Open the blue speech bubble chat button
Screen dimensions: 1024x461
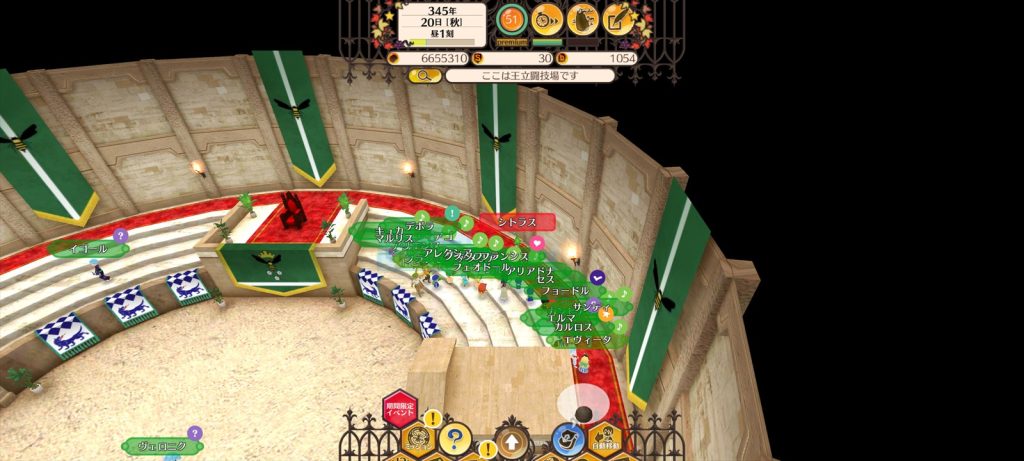click(x=568, y=439)
